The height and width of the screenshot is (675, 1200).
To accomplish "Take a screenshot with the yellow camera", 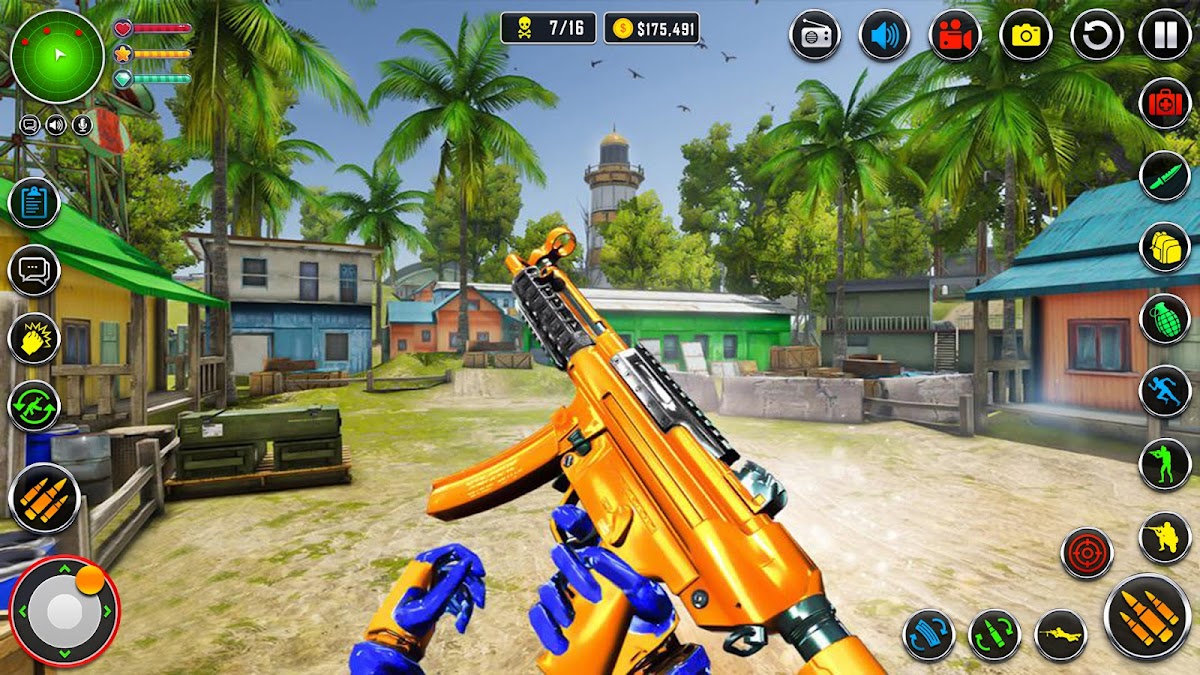I will click(1026, 35).
